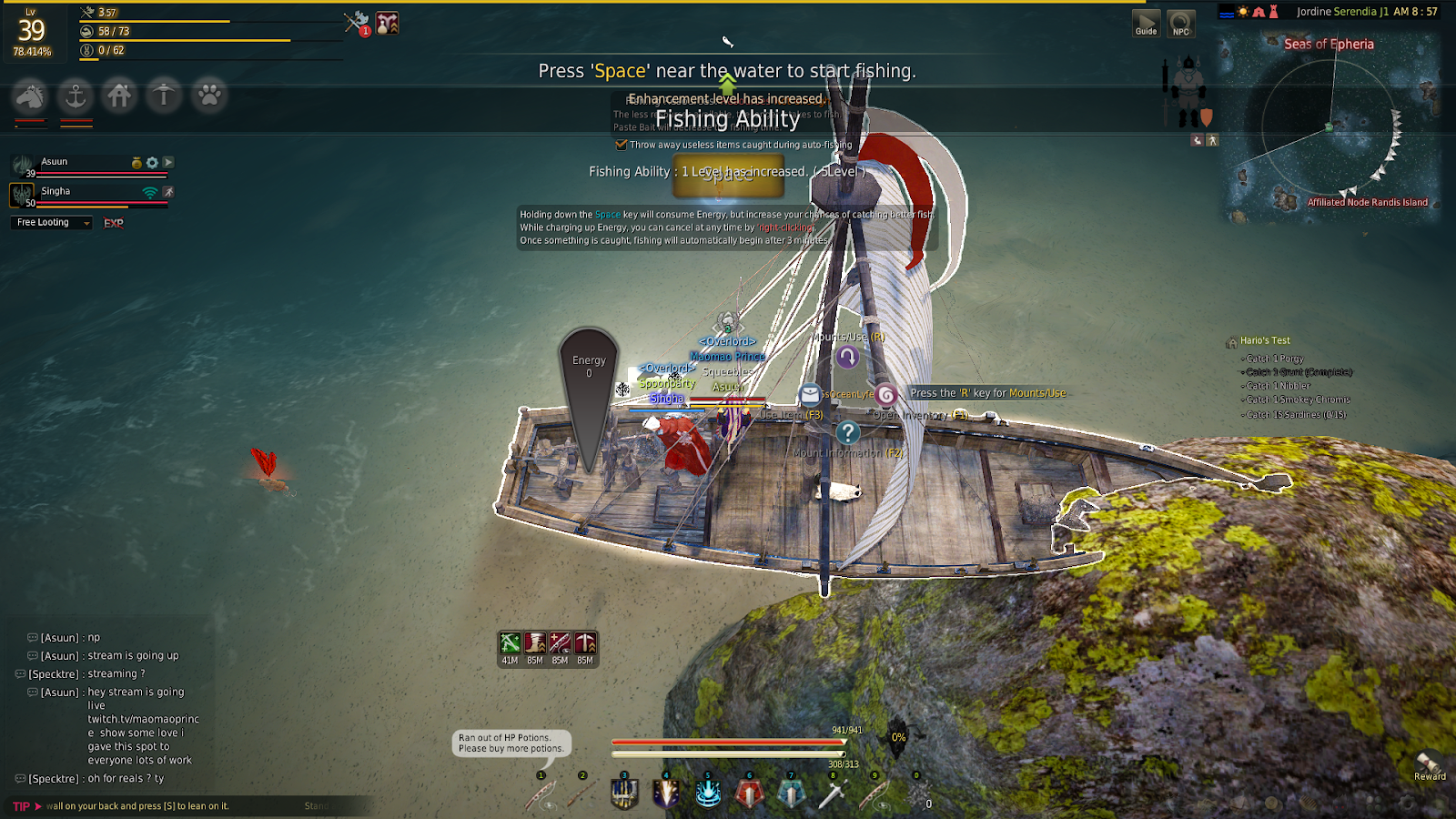Click the pickaxe worker icon
The image size is (1456, 819).
click(164, 95)
